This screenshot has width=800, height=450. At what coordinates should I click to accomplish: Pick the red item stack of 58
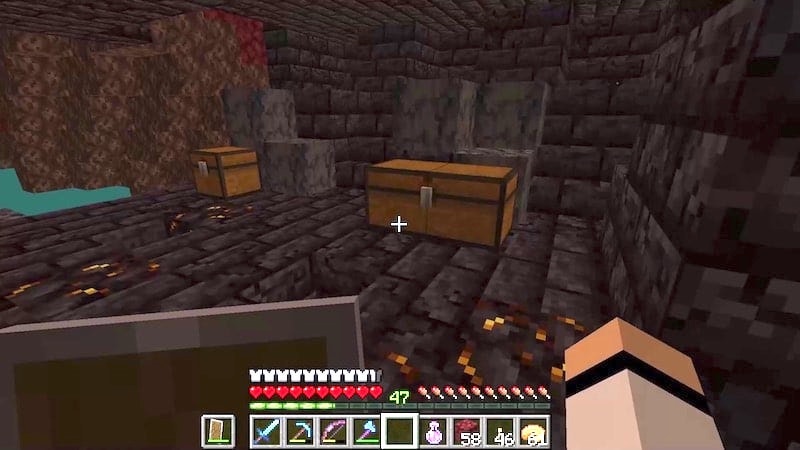click(x=467, y=432)
